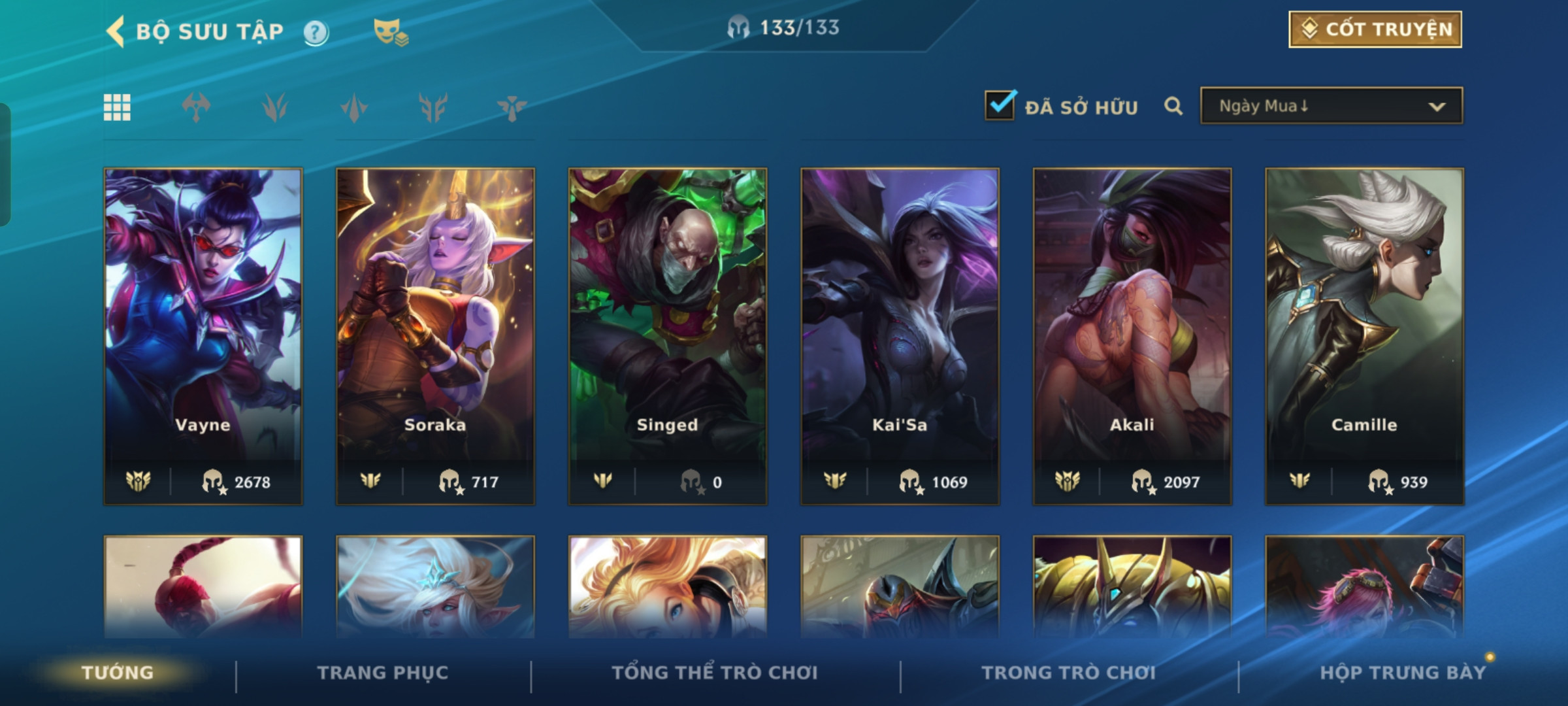Viewport: 1568px width, 706px height.
Task: Open the Tổng Thể Trò Chơi tab
Action: (x=715, y=673)
